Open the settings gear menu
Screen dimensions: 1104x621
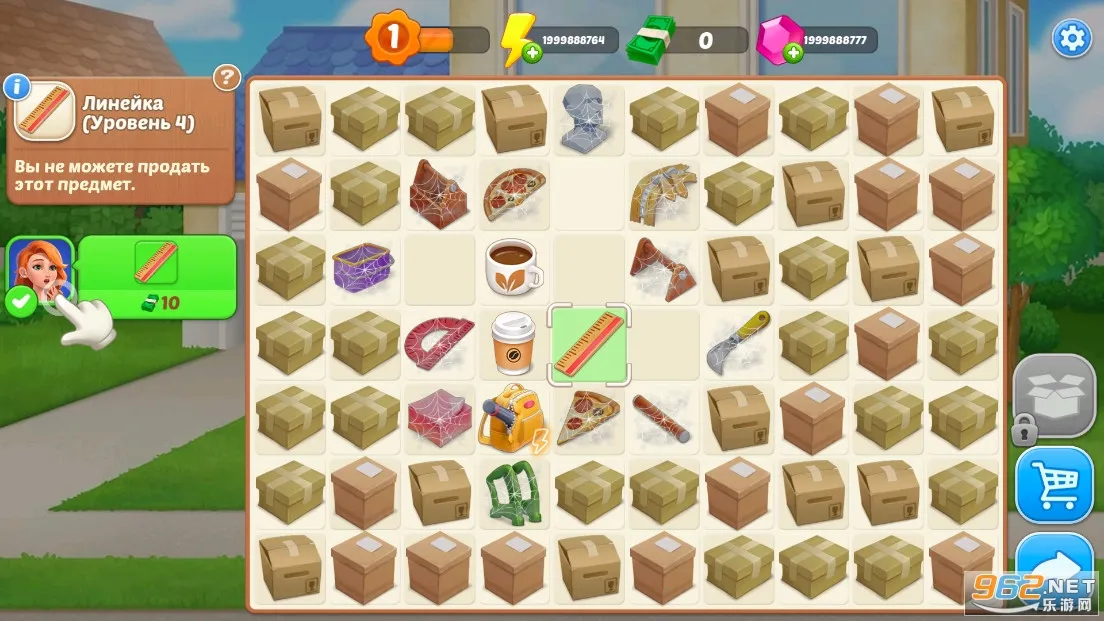click(1072, 38)
